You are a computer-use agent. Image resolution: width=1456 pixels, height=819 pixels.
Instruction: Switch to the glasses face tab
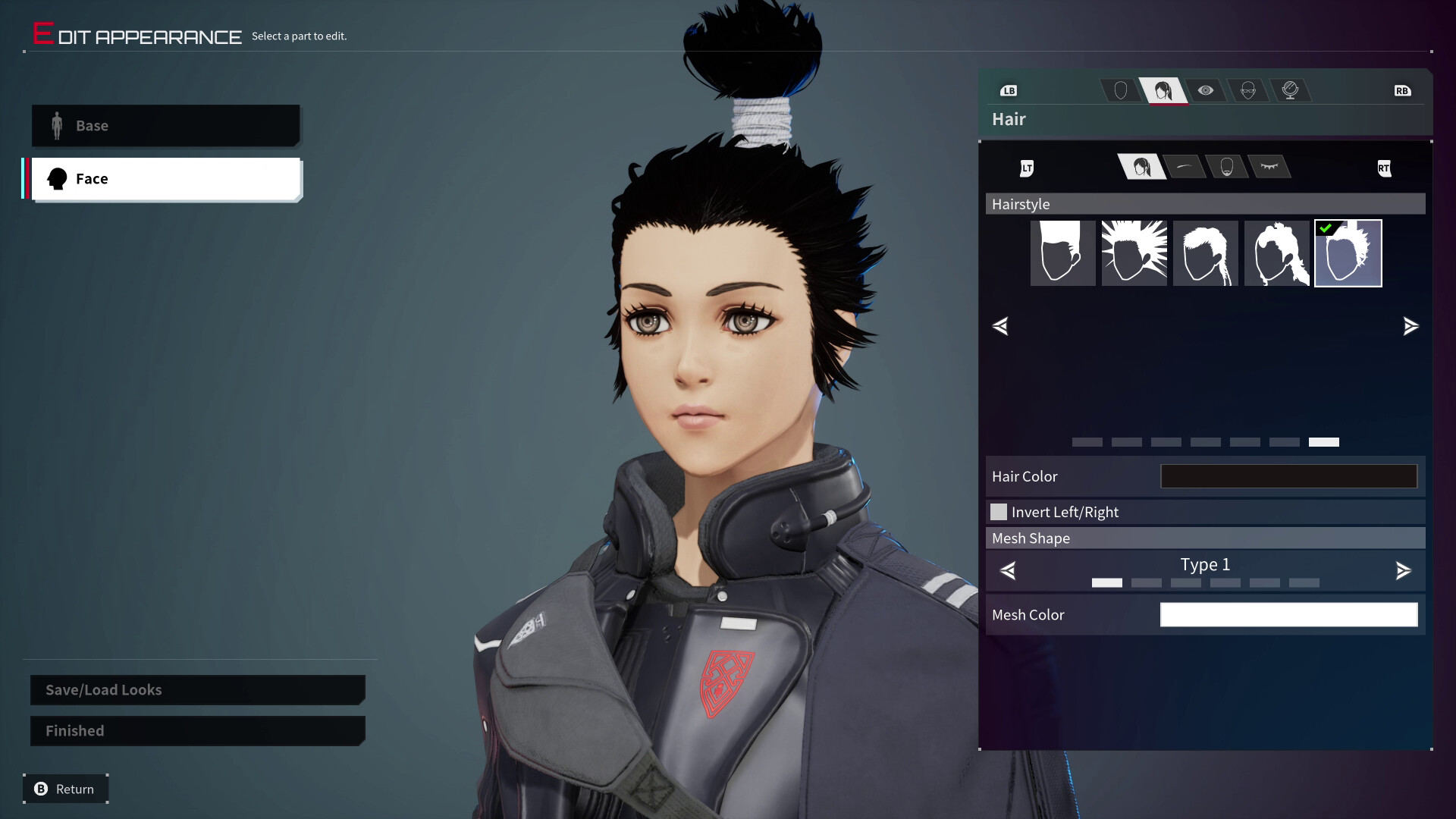pyautogui.click(x=1248, y=91)
